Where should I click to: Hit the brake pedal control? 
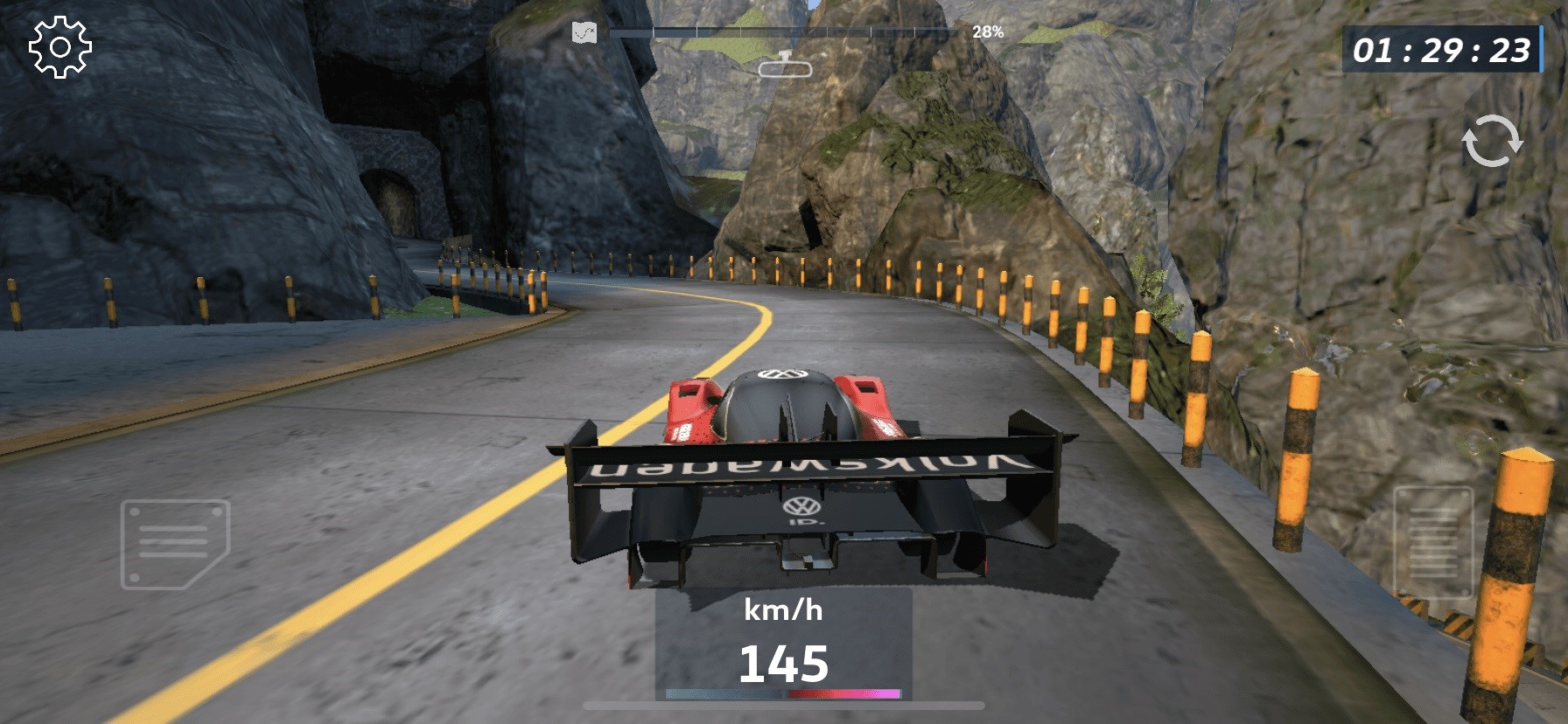click(175, 544)
